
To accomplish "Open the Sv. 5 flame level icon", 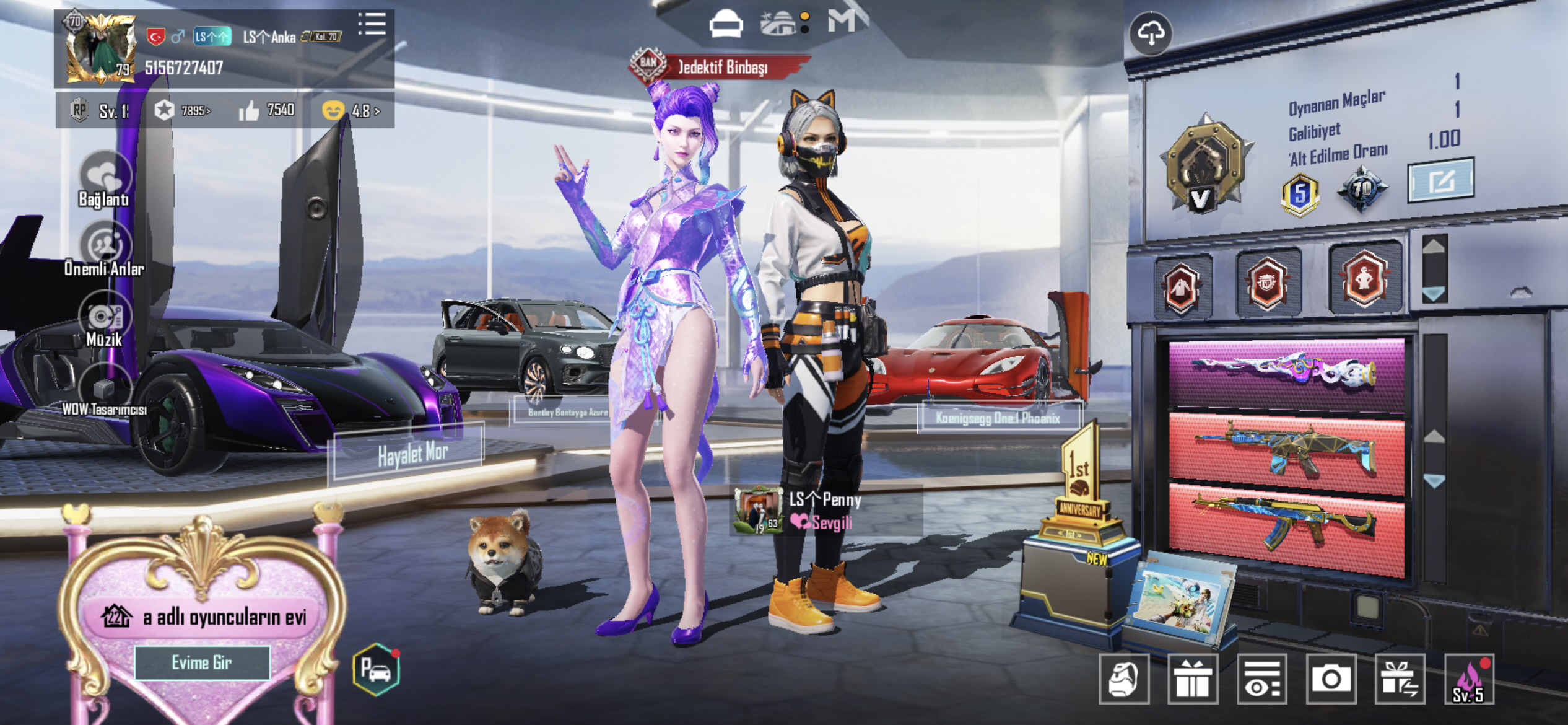I will point(1468,679).
